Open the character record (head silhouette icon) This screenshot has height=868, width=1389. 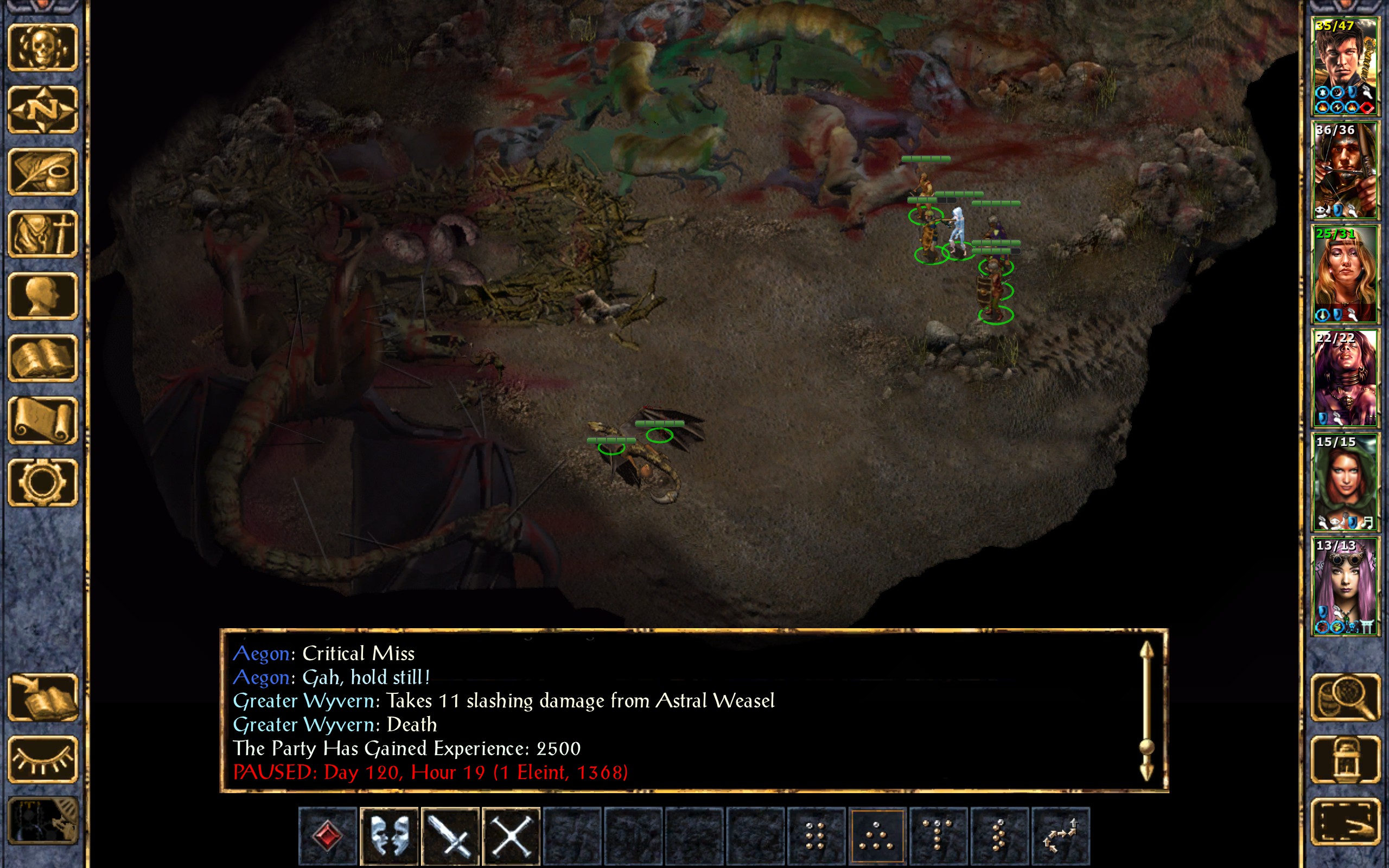(x=43, y=296)
